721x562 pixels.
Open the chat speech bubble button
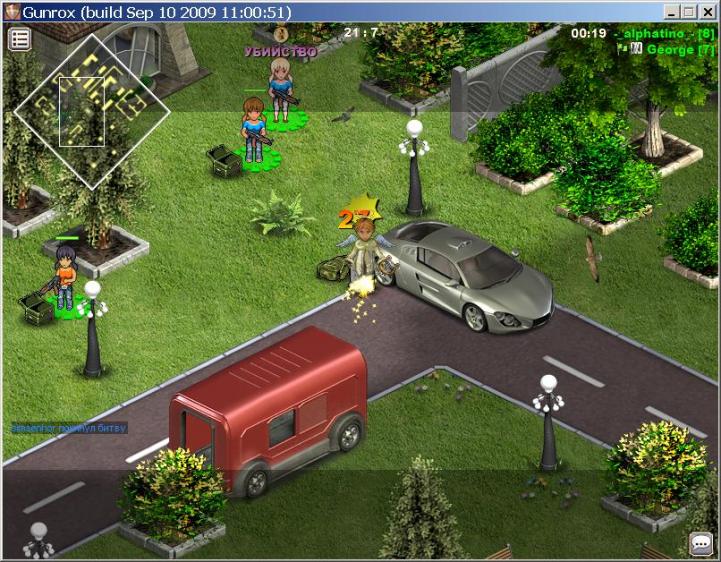701,544
